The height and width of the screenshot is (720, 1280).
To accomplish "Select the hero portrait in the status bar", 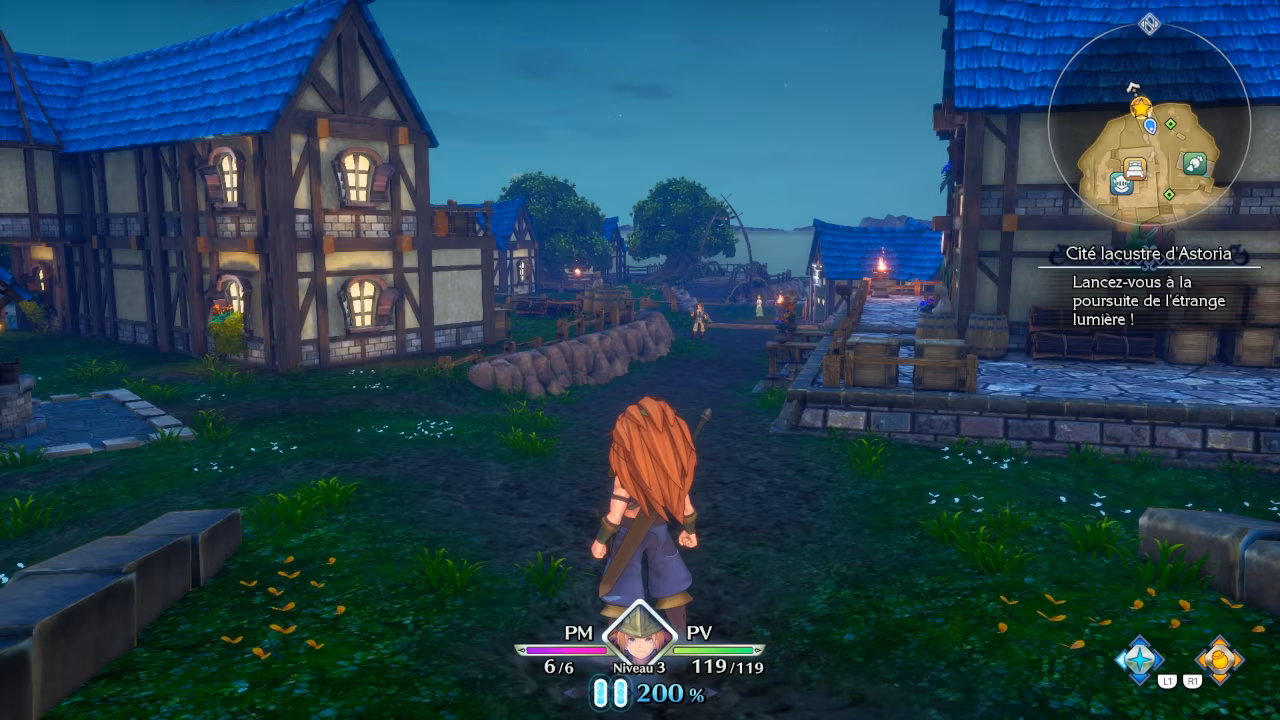I will (x=639, y=635).
